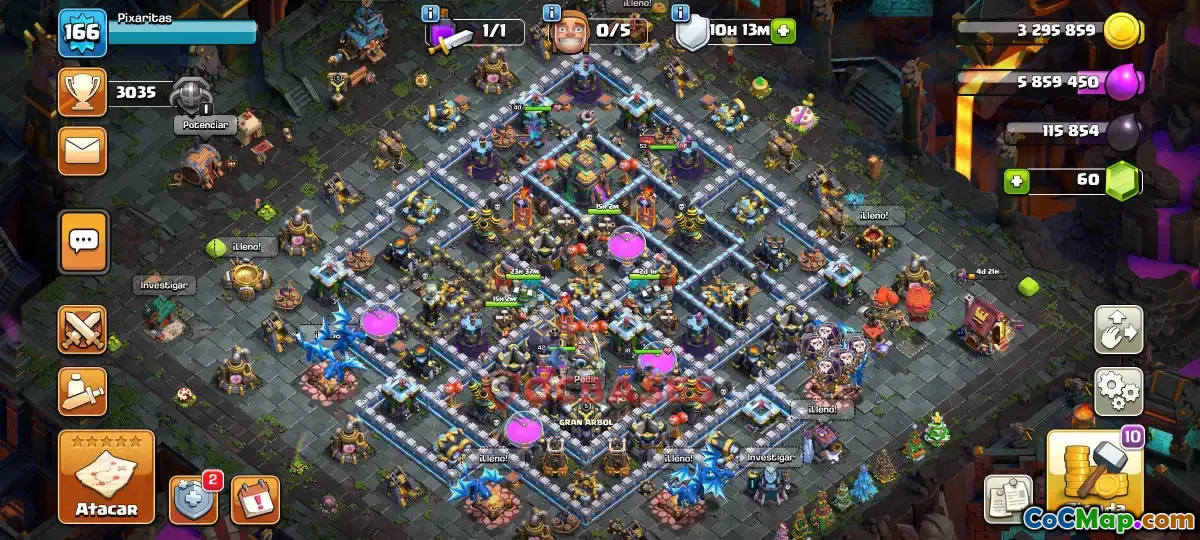The image size is (1200, 540).
Task: Open the pinned notes button
Action: pos(1008,497)
